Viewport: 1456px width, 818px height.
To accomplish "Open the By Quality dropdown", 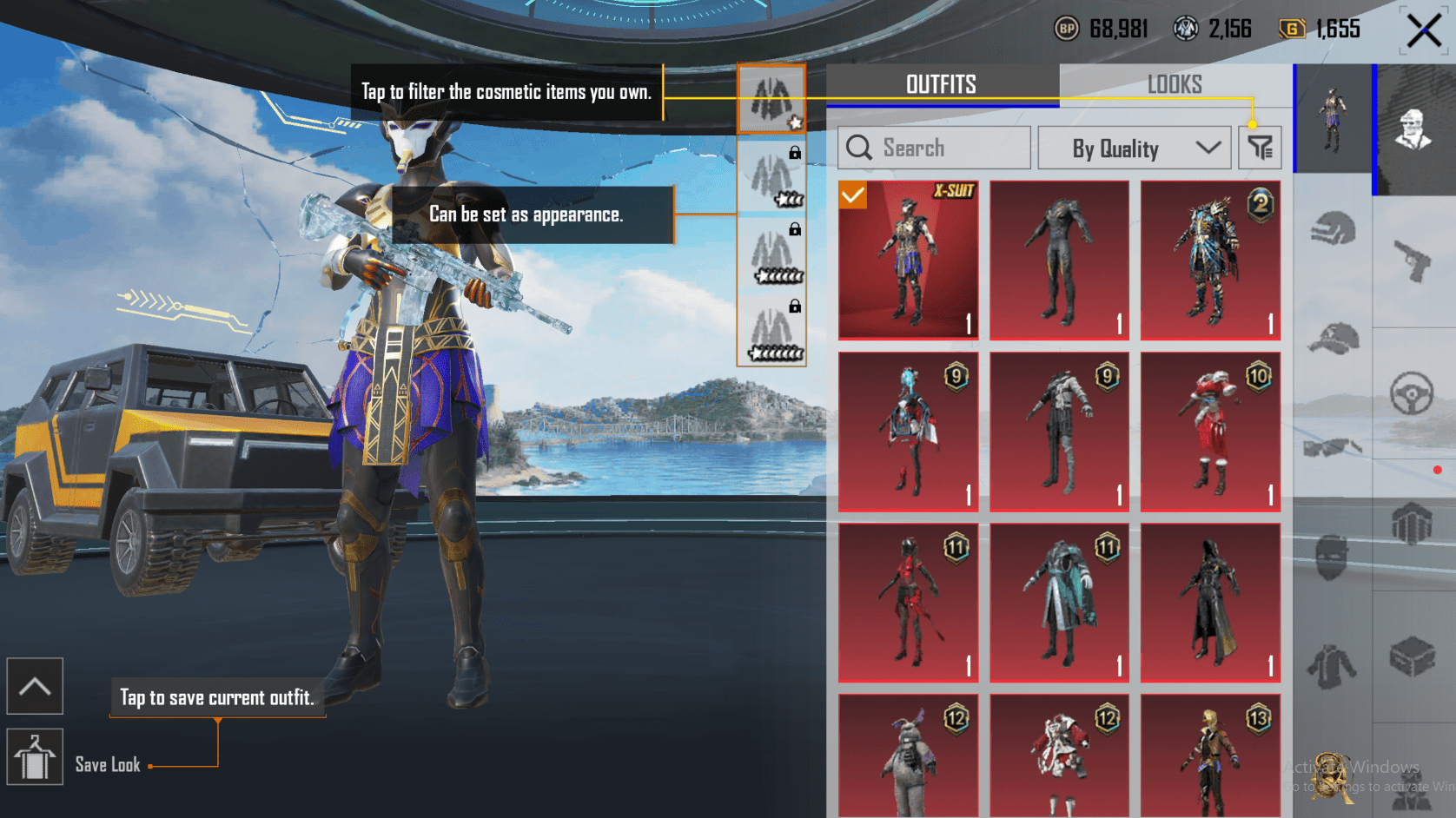I will [1134, 147].
